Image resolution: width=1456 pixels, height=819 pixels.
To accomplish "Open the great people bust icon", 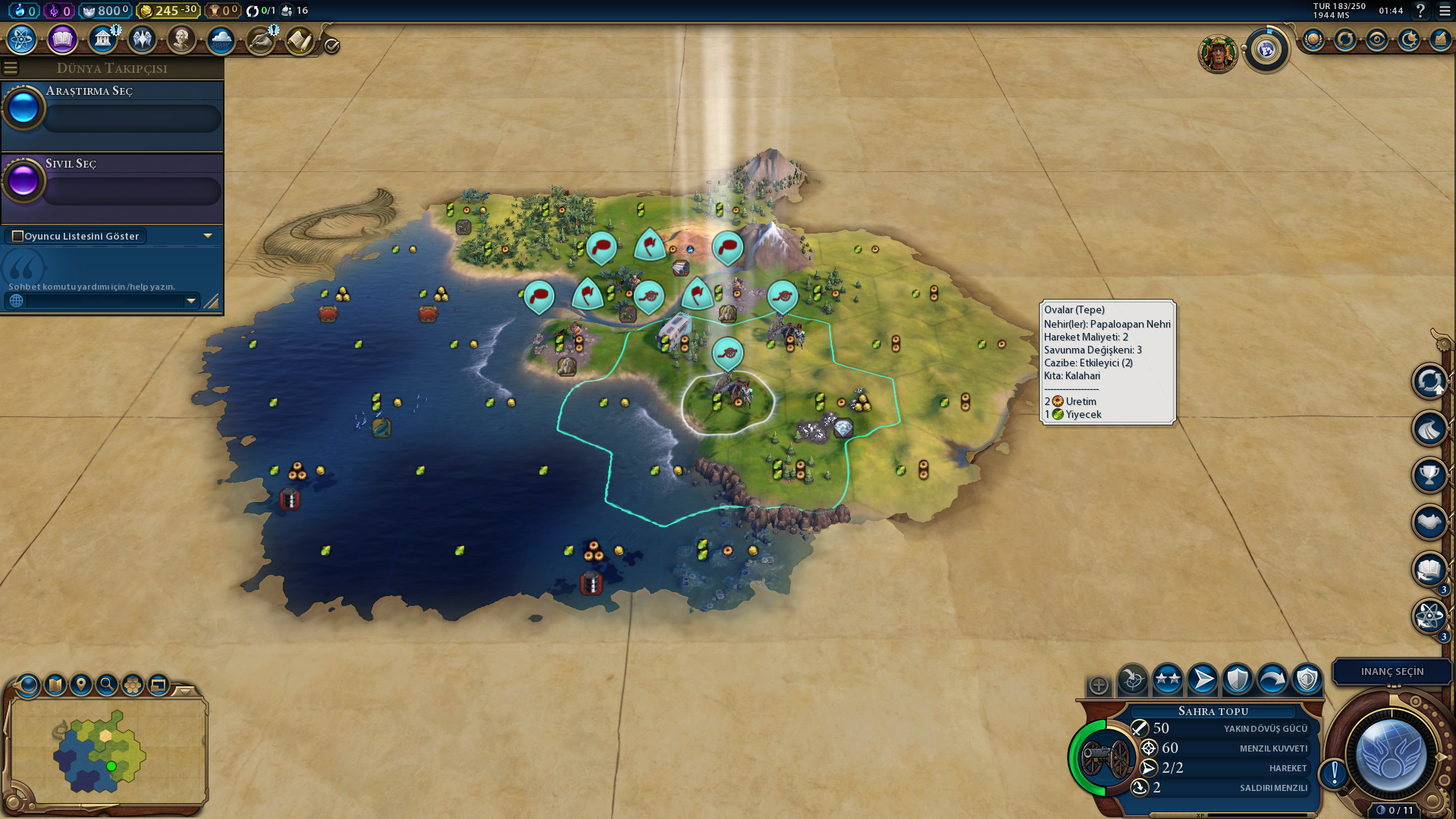I will (181, 39).
